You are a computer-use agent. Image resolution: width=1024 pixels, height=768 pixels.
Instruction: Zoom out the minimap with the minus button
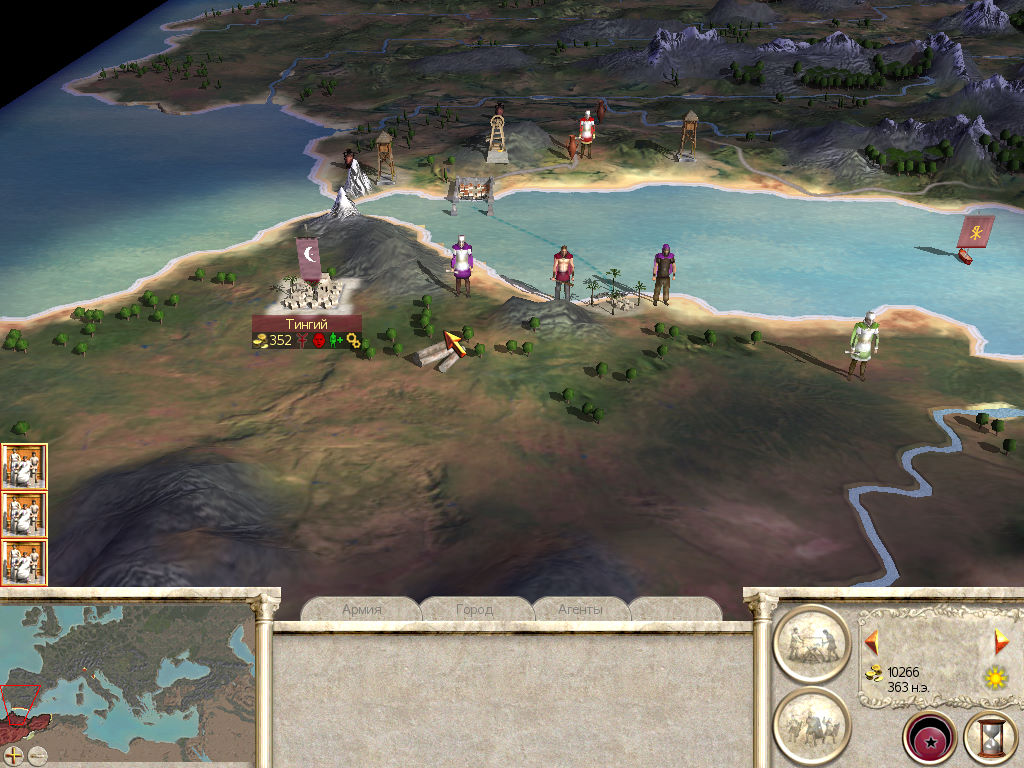[x=38, y=755]
